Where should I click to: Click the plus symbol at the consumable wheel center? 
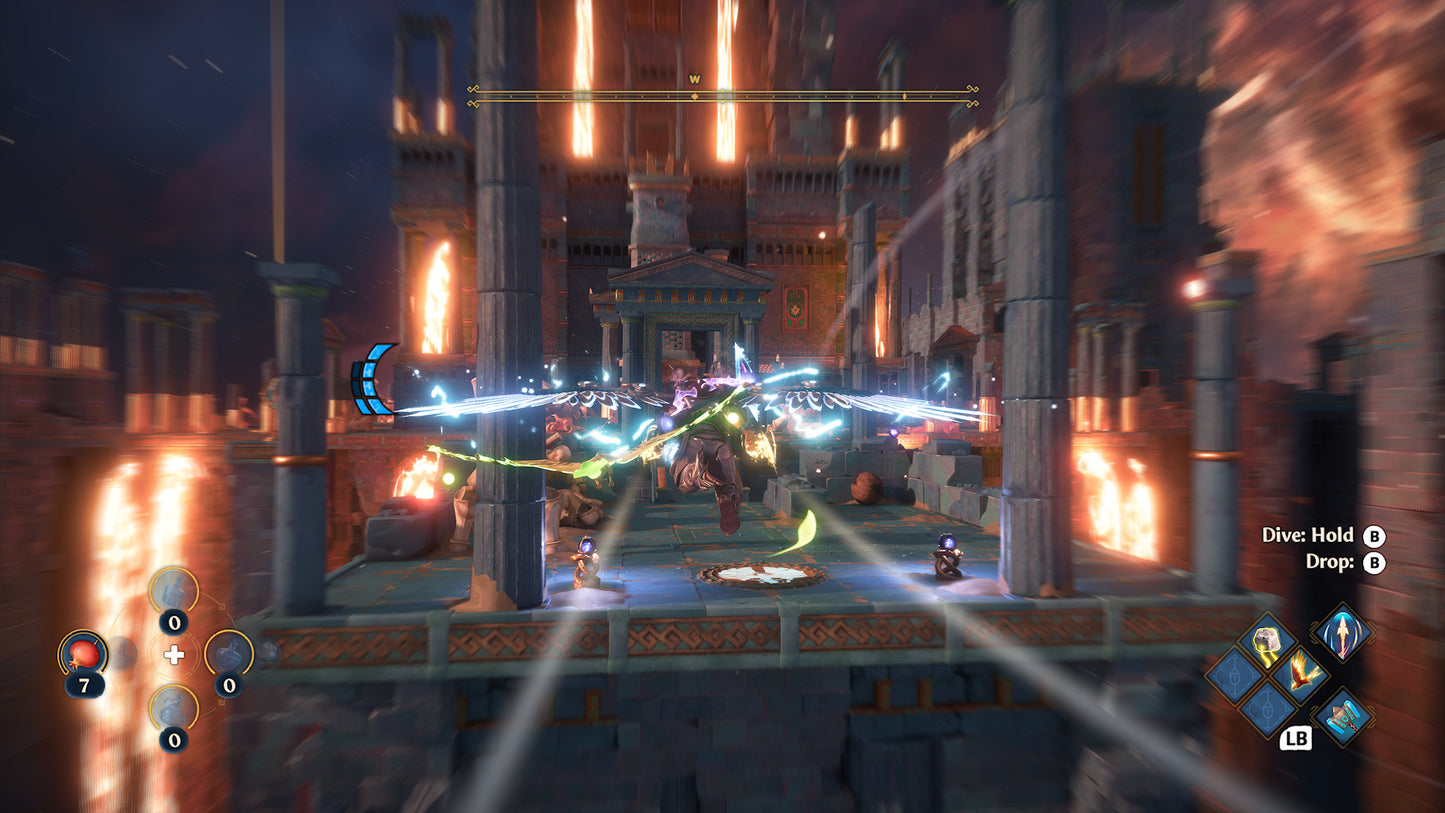(173, 655)
